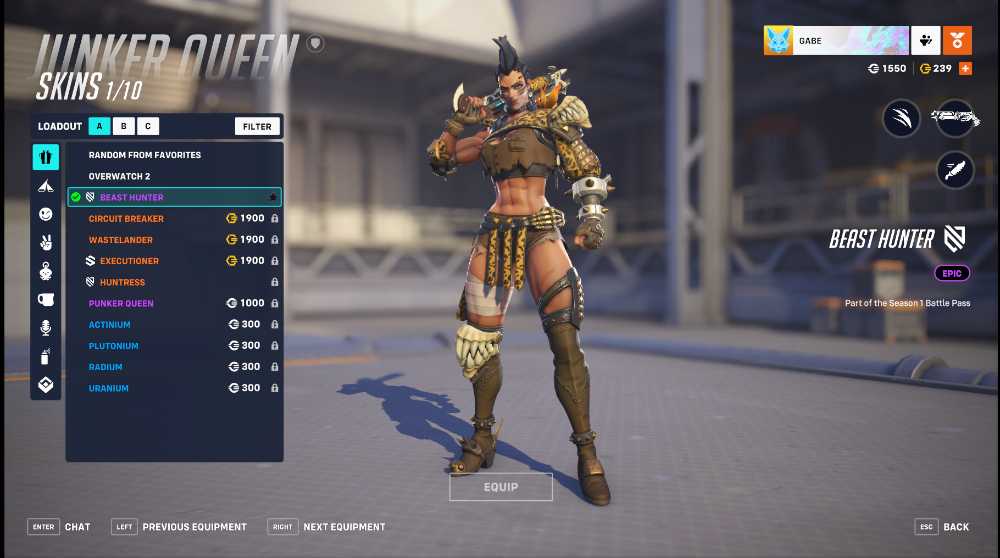The height and width of the screenshot is (558, 1000).
Task: Select the Punker Queen skin
Action: point(121,303)
